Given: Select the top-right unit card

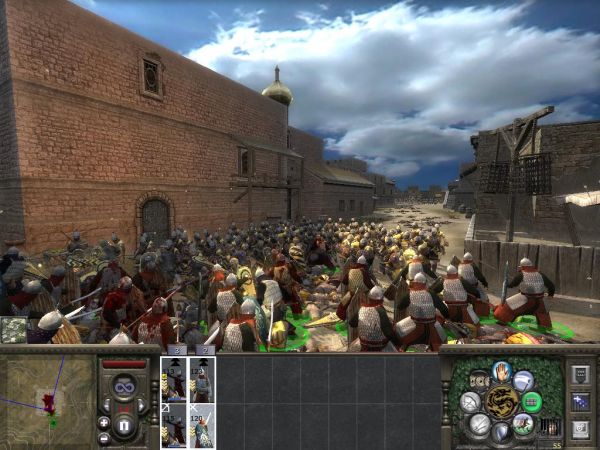Looking at the screenshot, I should [x=202, y=379].
